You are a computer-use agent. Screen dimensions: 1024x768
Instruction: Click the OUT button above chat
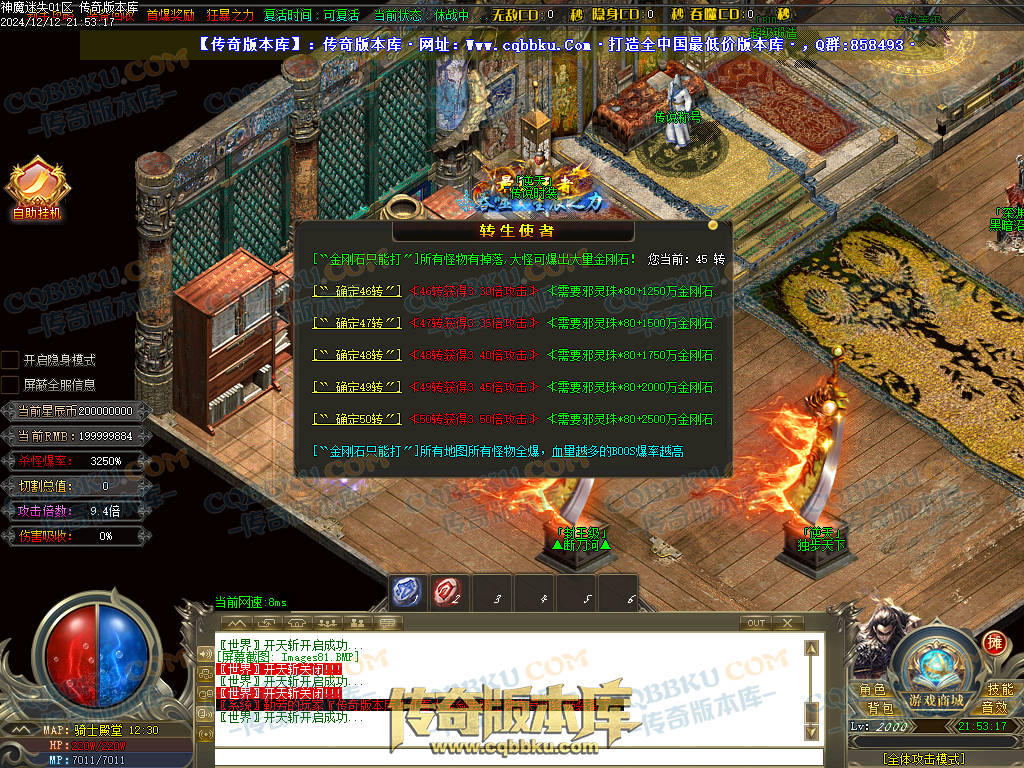click(x=756, y=623)
